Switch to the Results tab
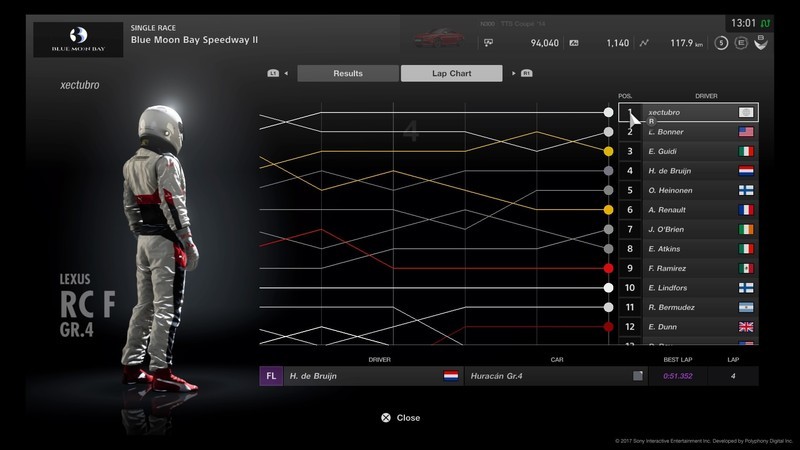 point(348,73)
